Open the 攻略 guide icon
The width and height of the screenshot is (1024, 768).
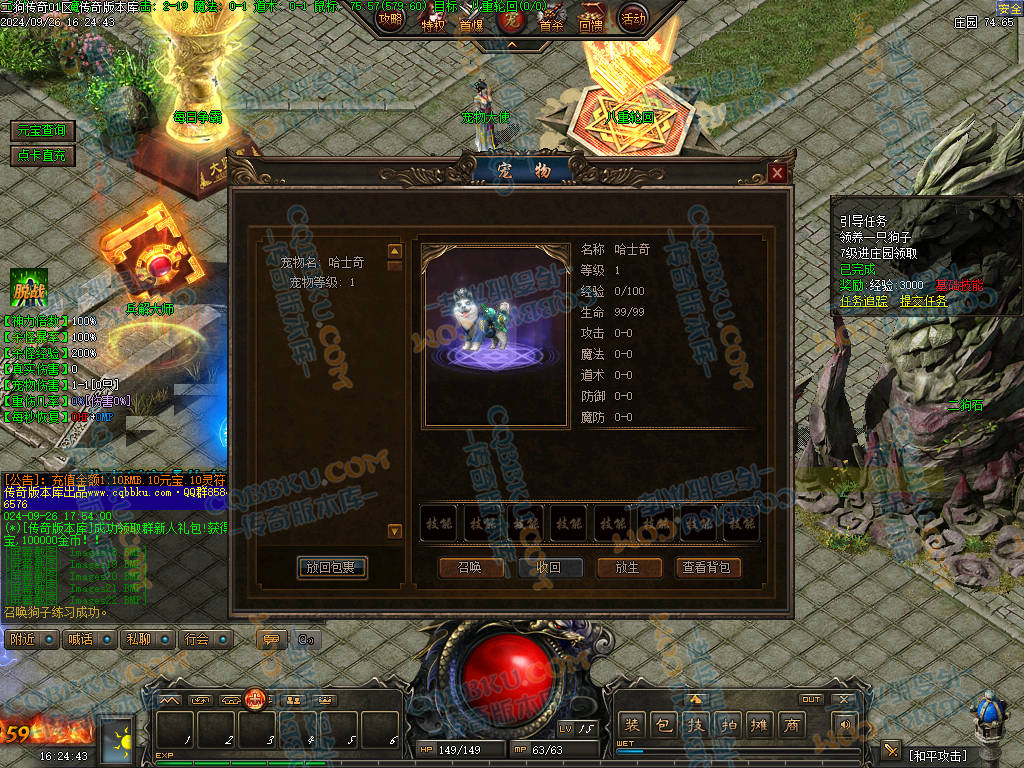point(391,19)
